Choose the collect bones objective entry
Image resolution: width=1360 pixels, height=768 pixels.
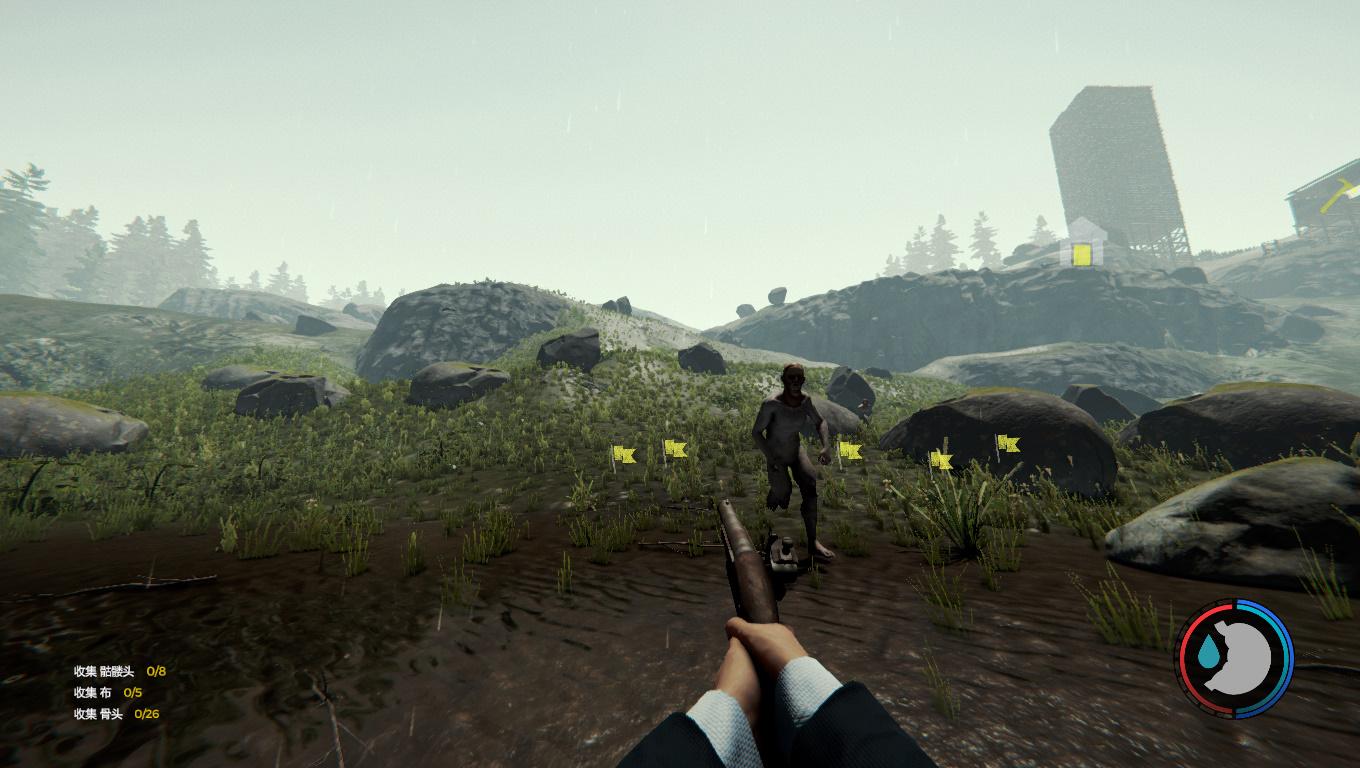pos(115,714)
